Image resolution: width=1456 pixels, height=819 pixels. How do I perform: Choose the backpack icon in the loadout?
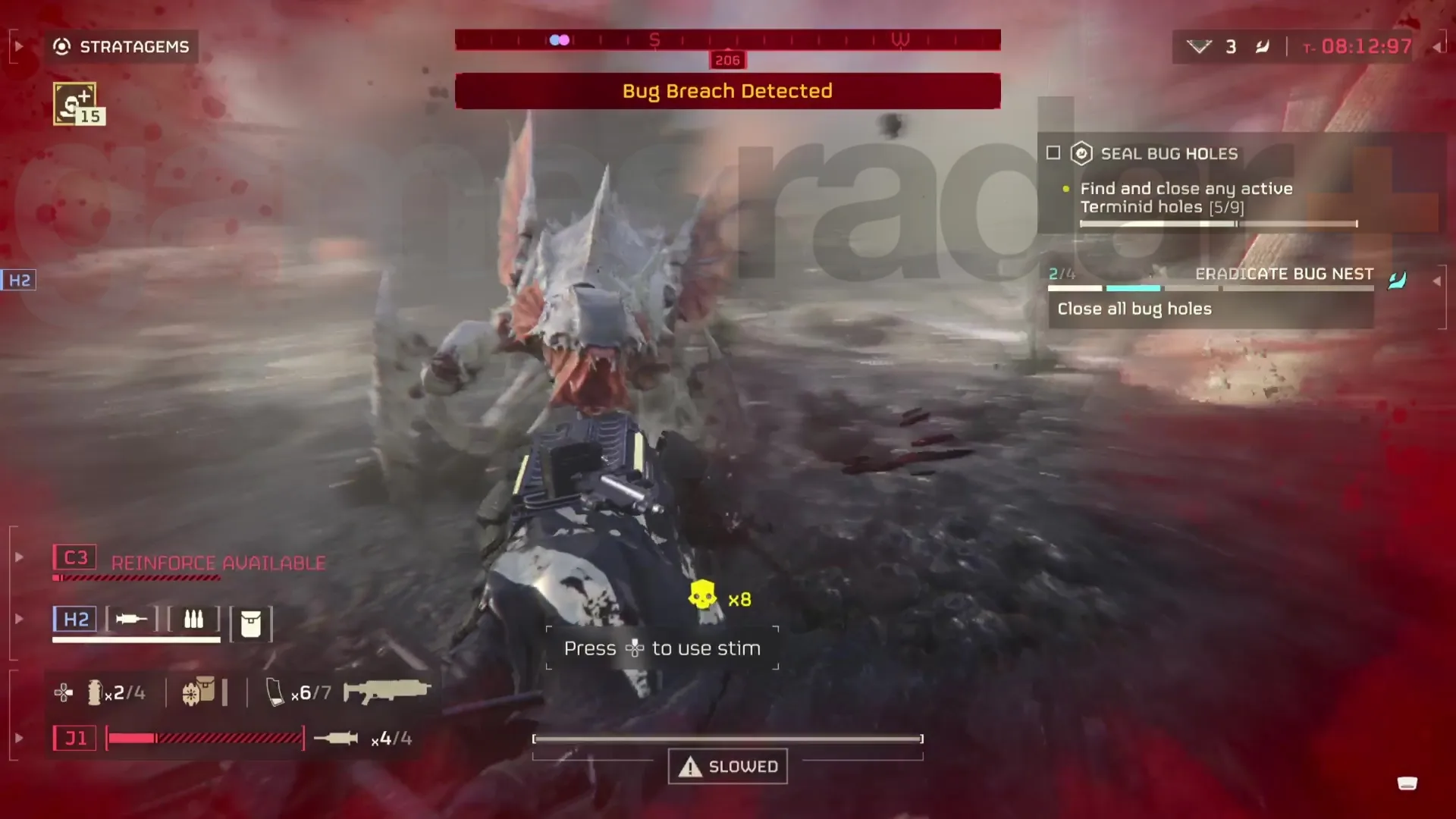[x=199, y=692]
